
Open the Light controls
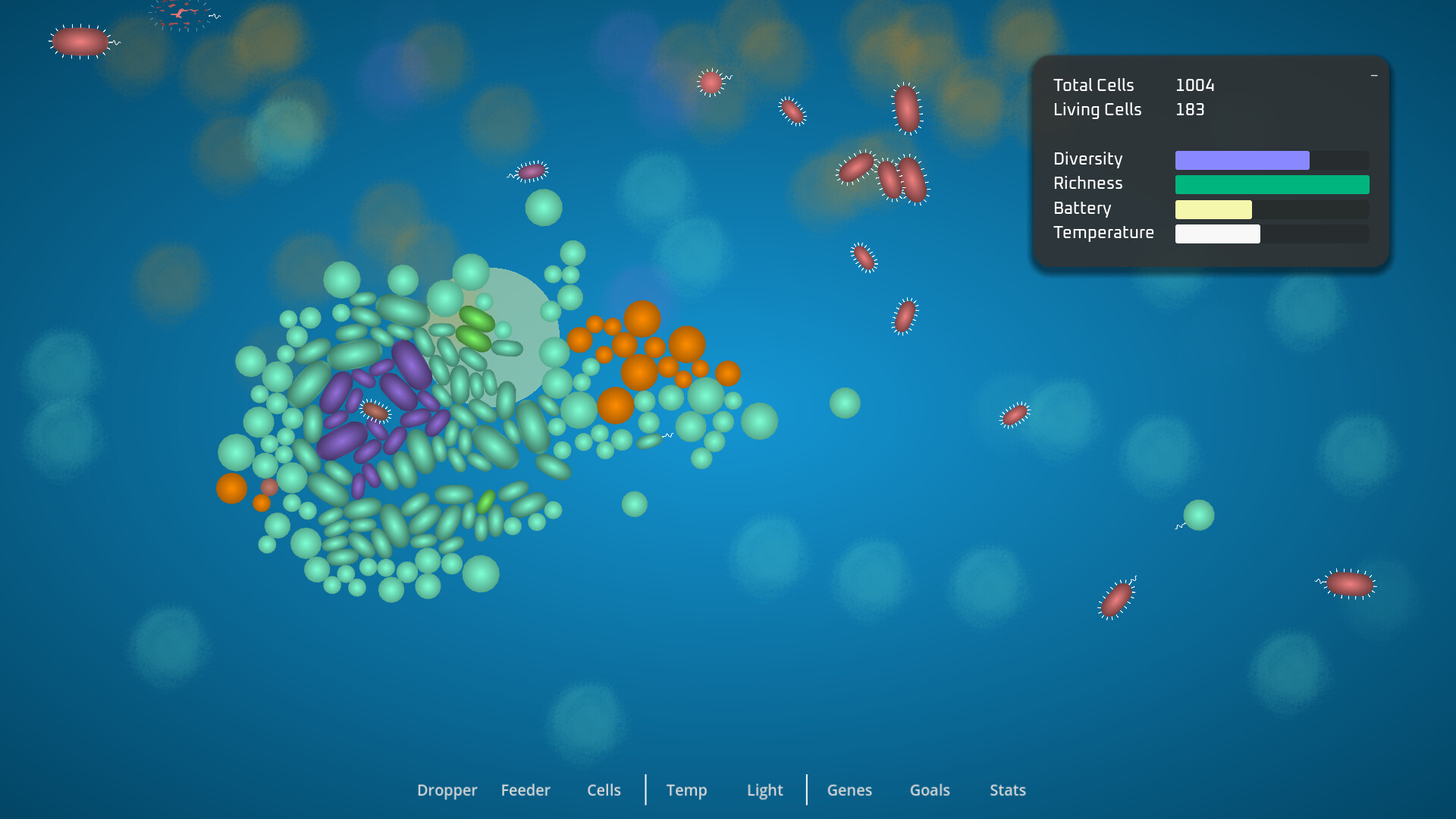(x=764, y=790)
